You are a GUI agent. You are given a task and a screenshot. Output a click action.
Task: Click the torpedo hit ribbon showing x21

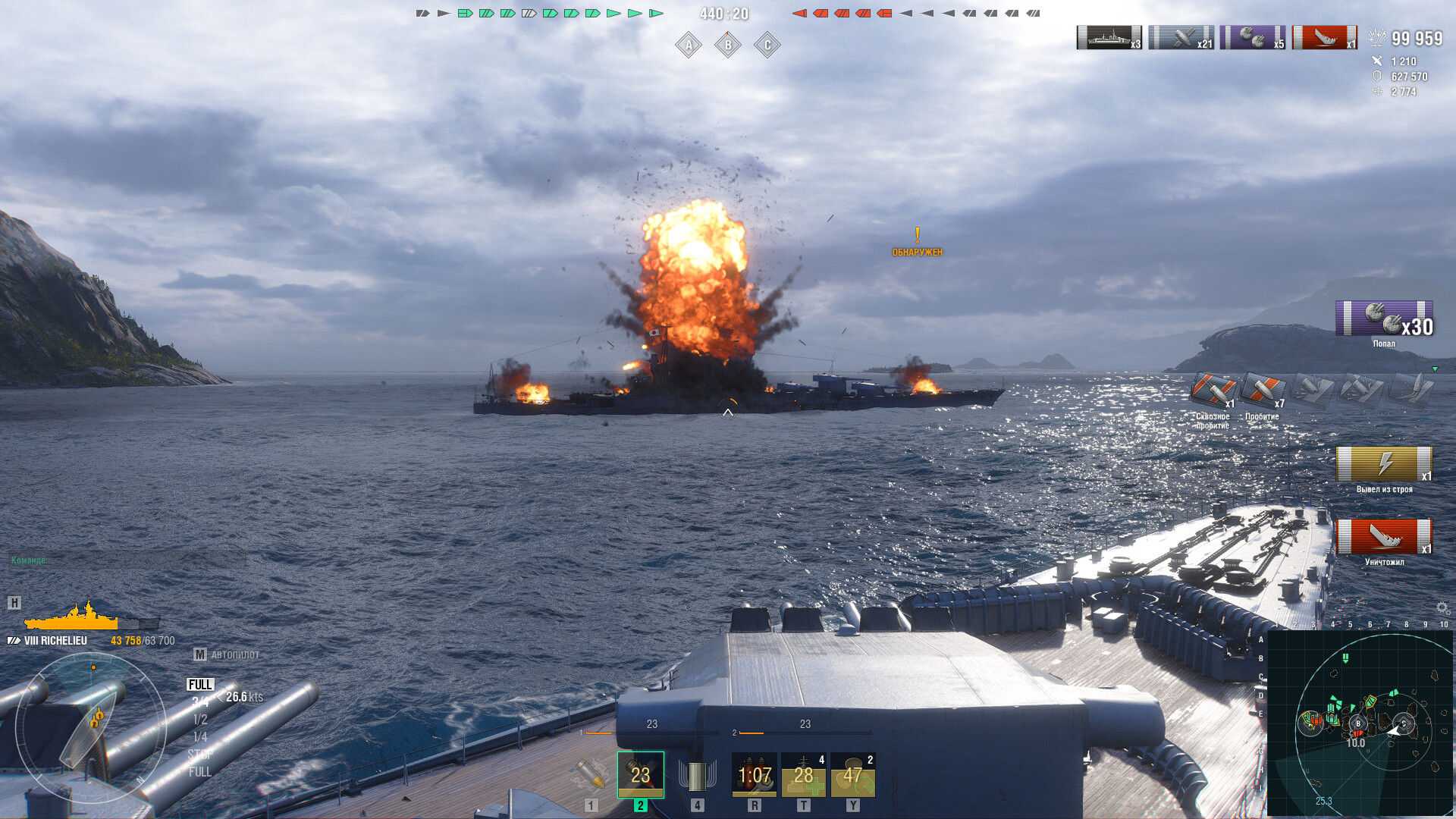tap(1187, 36)
